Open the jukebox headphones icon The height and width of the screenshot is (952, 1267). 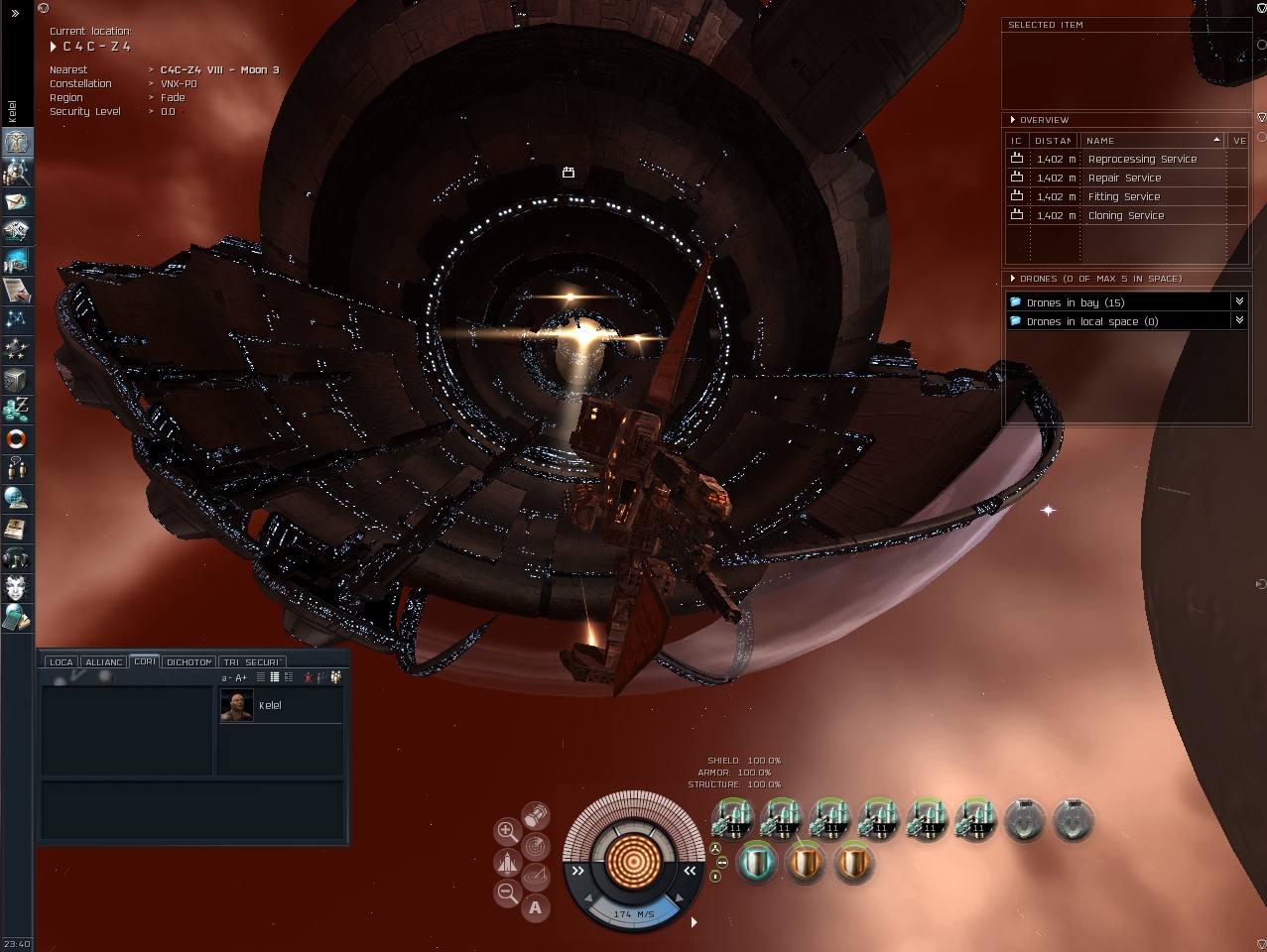coord(17,557)
